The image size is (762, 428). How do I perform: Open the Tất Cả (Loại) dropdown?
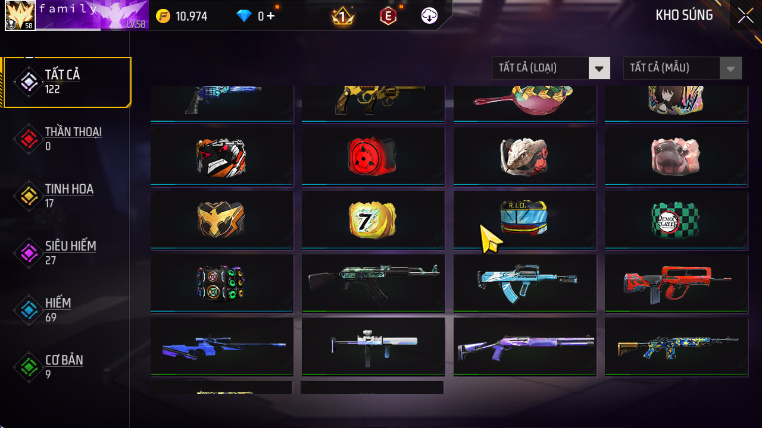[x=551, y=68]
